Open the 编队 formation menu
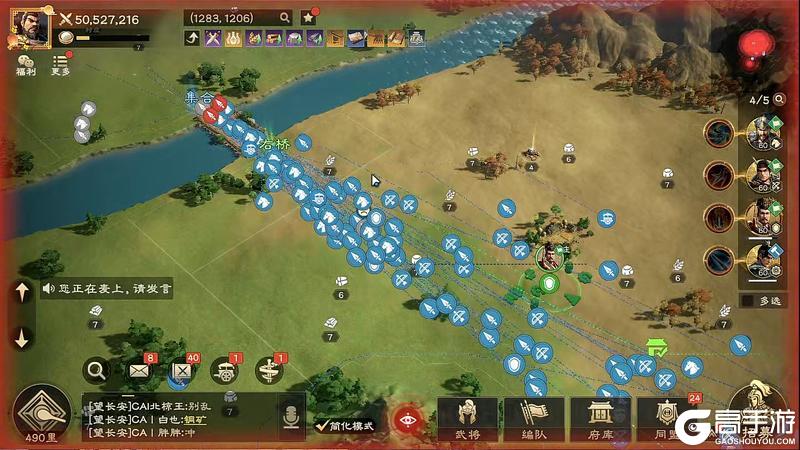Screen dimensions: 800x450 (x=534, y=419)
